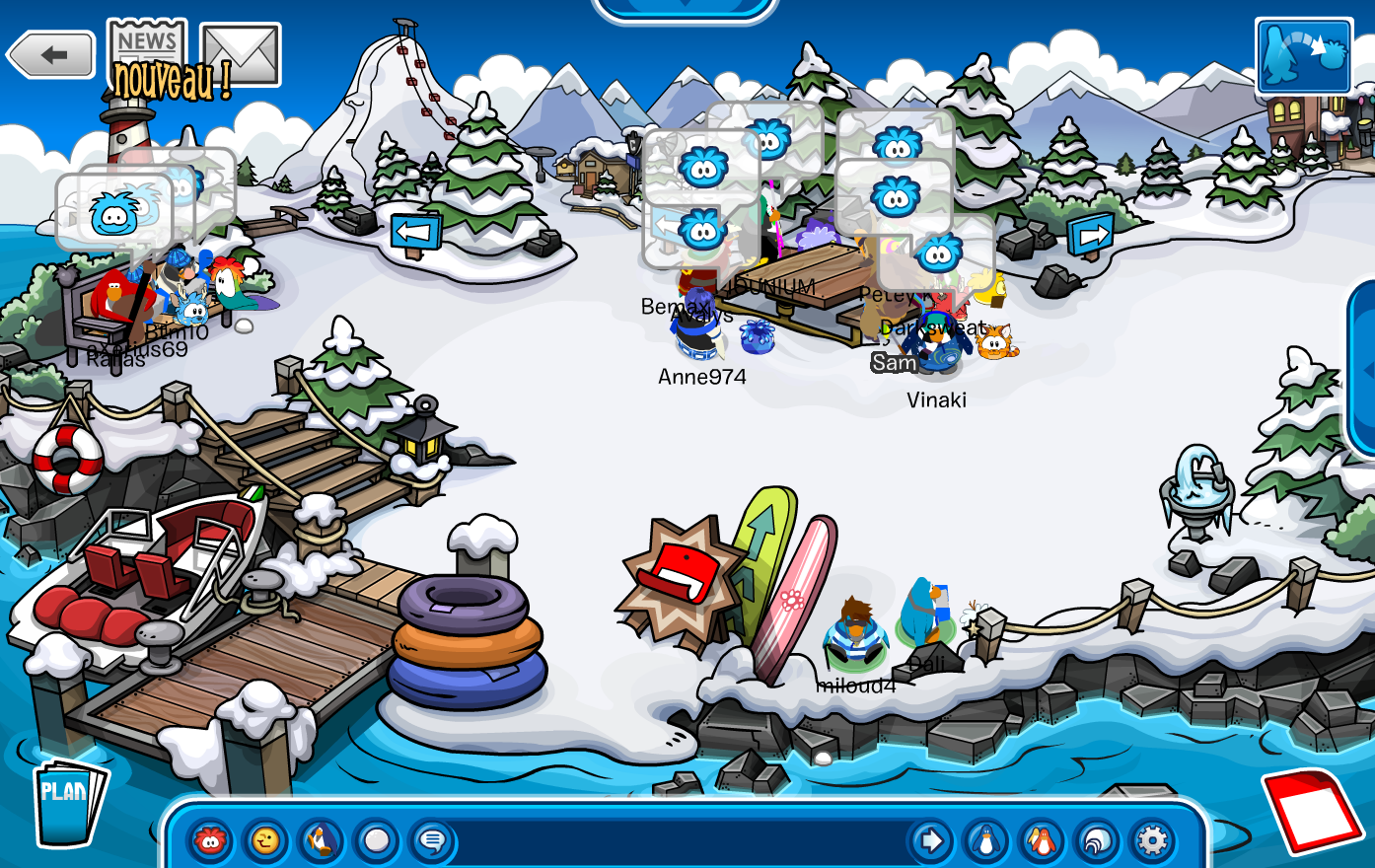Go to your igloo via toolbar
The width and height of the screenshot is (1375, 868).
(1096, 841)
